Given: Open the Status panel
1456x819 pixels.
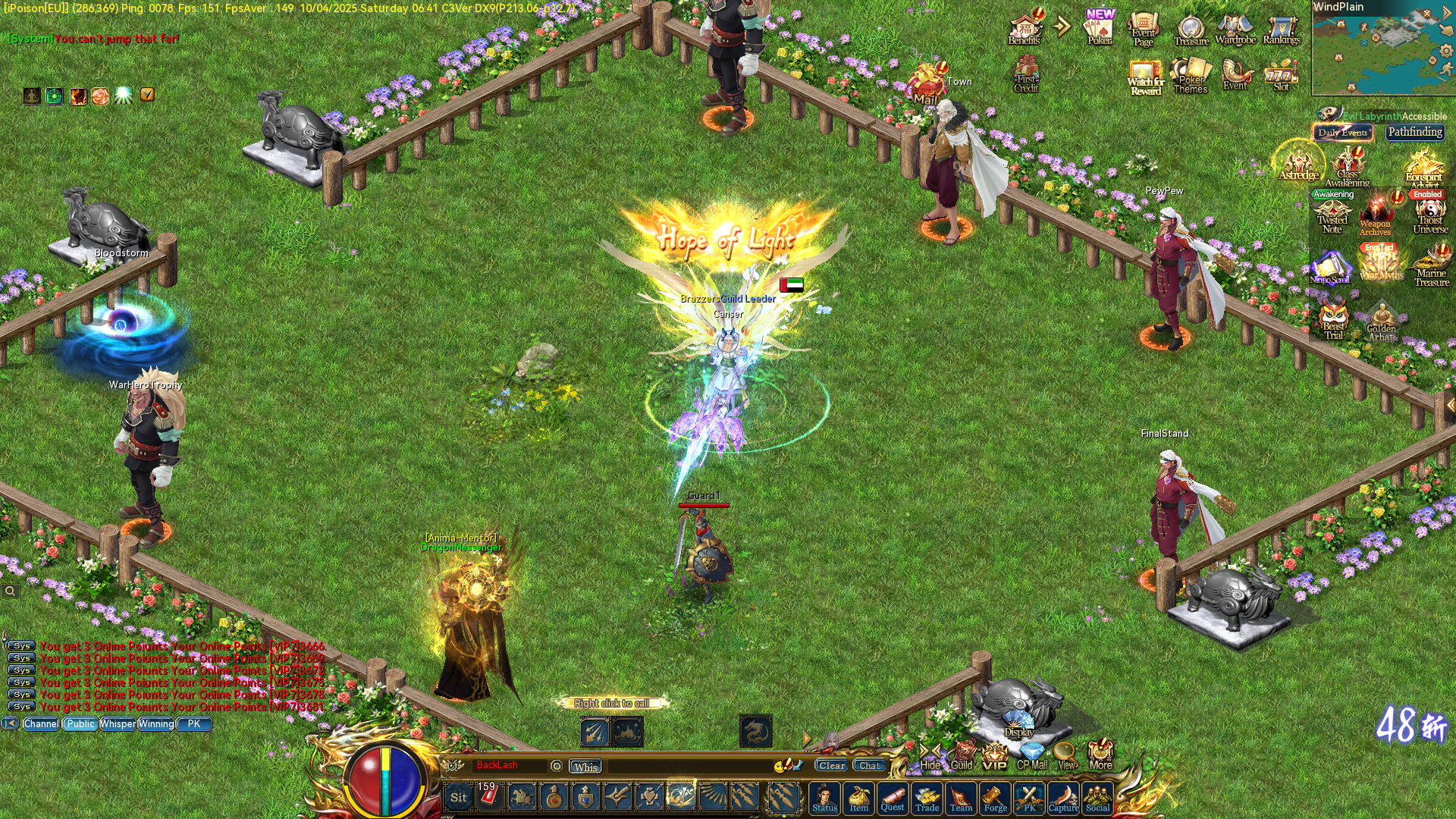Looking at the screenshot, I should (x=824, y=798).
